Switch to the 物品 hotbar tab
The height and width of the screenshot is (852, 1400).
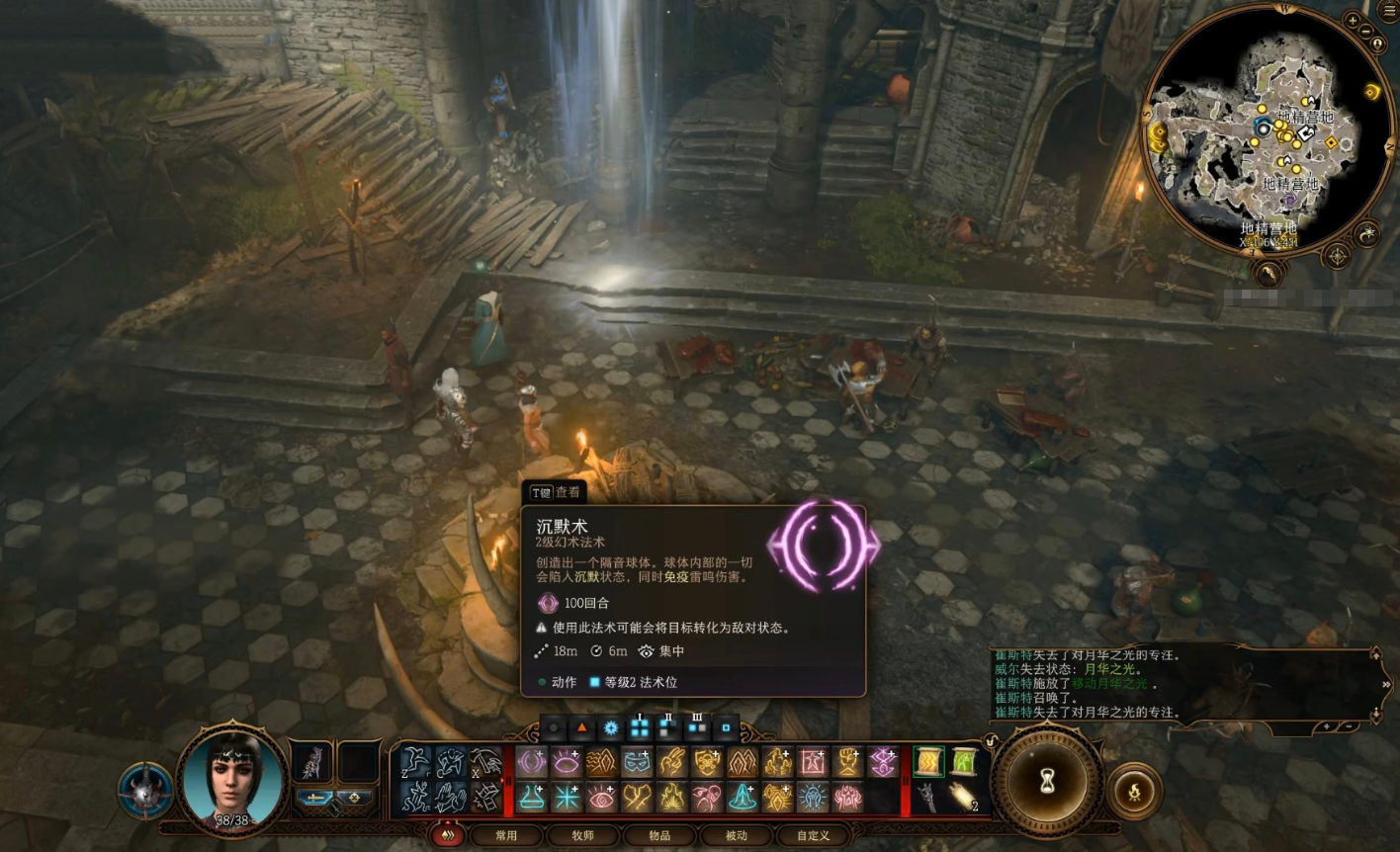659,835
